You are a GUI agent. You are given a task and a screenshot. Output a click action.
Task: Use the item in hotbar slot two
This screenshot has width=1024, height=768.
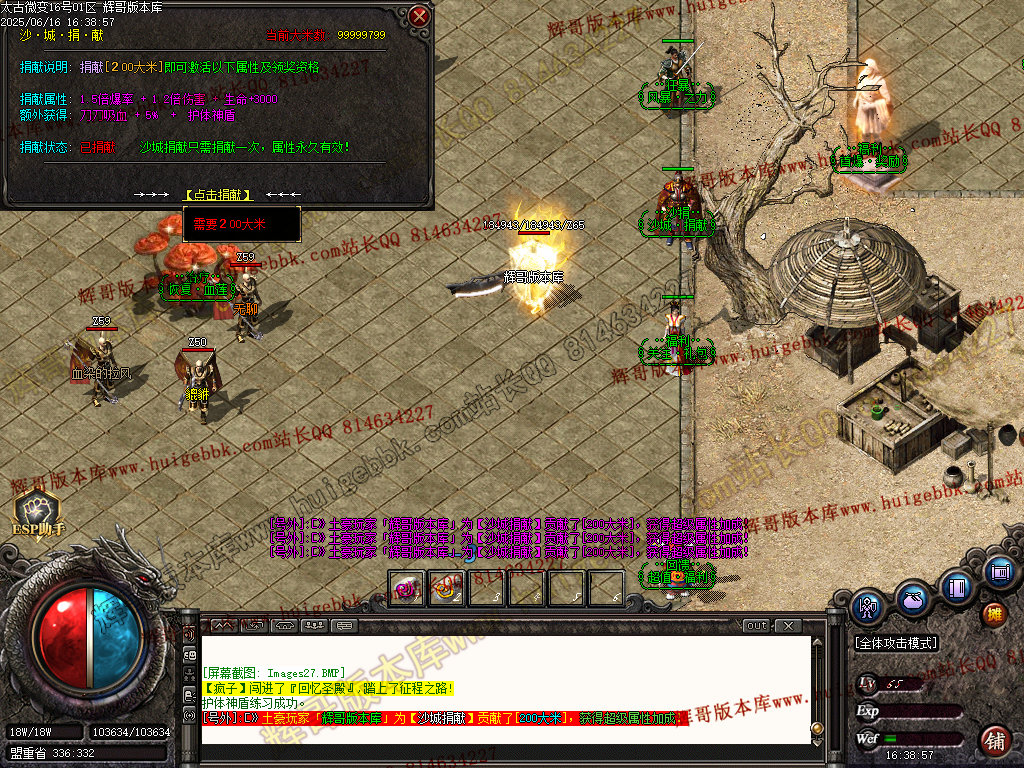(x=447, y=589)
